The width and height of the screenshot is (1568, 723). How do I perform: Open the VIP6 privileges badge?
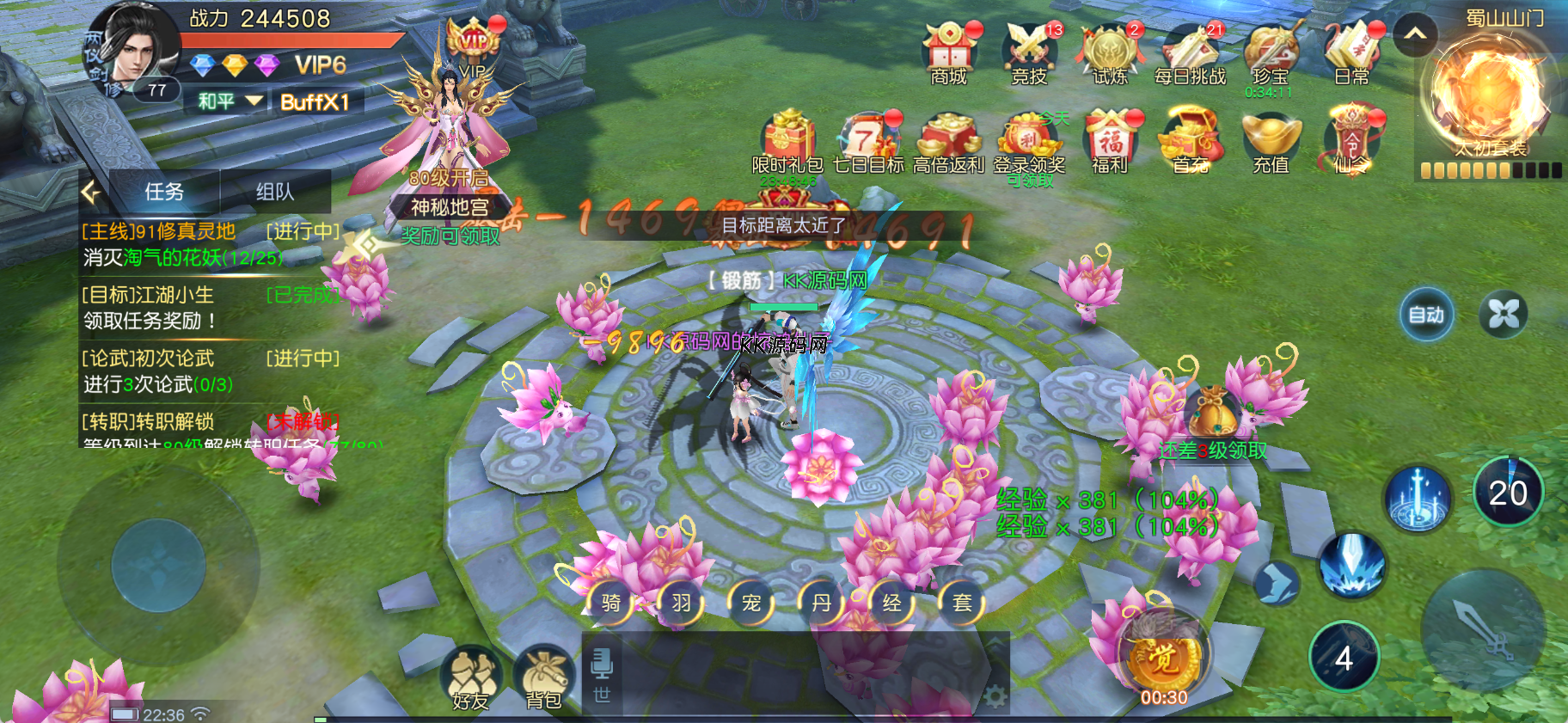point(320,65)
